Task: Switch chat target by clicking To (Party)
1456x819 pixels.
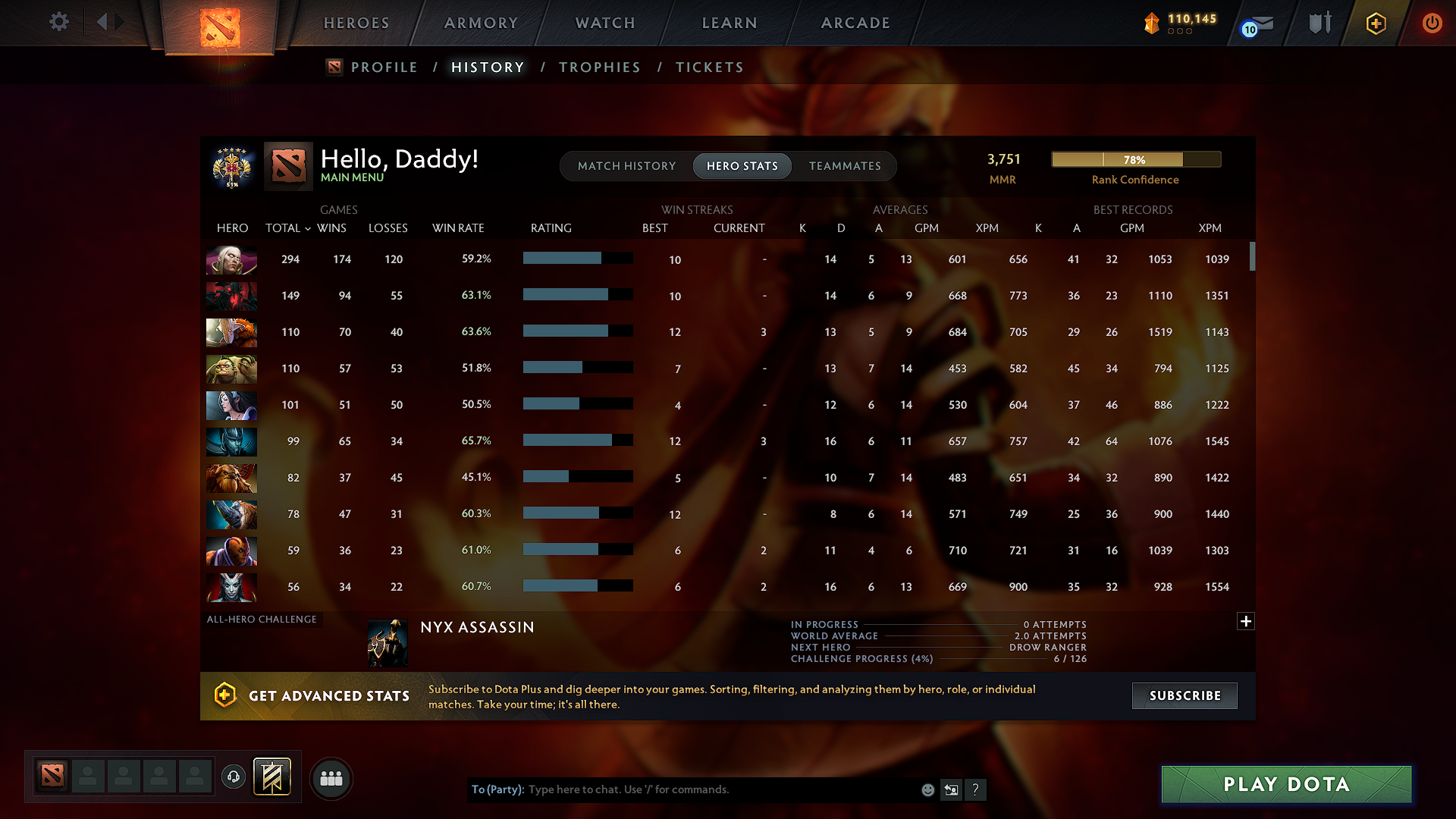Action: click(x=497, y=789)
